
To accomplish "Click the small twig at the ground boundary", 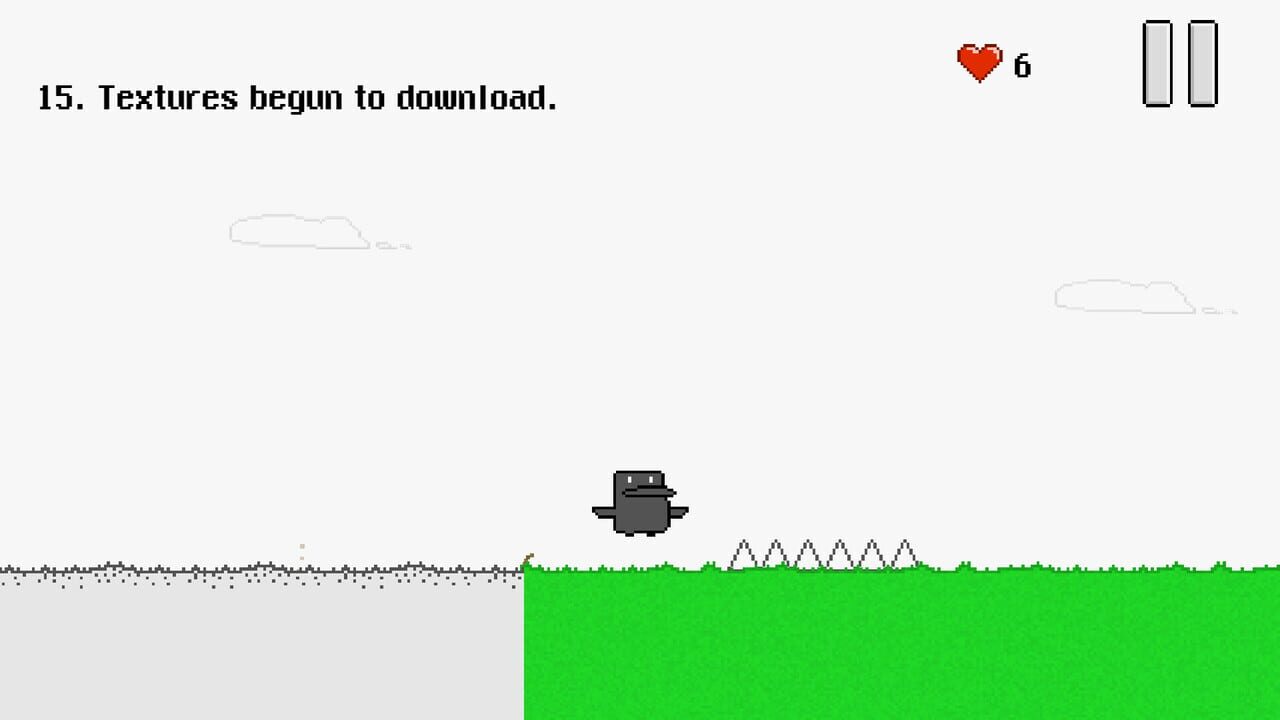I will pyautogui.click(x=528, y=558).
